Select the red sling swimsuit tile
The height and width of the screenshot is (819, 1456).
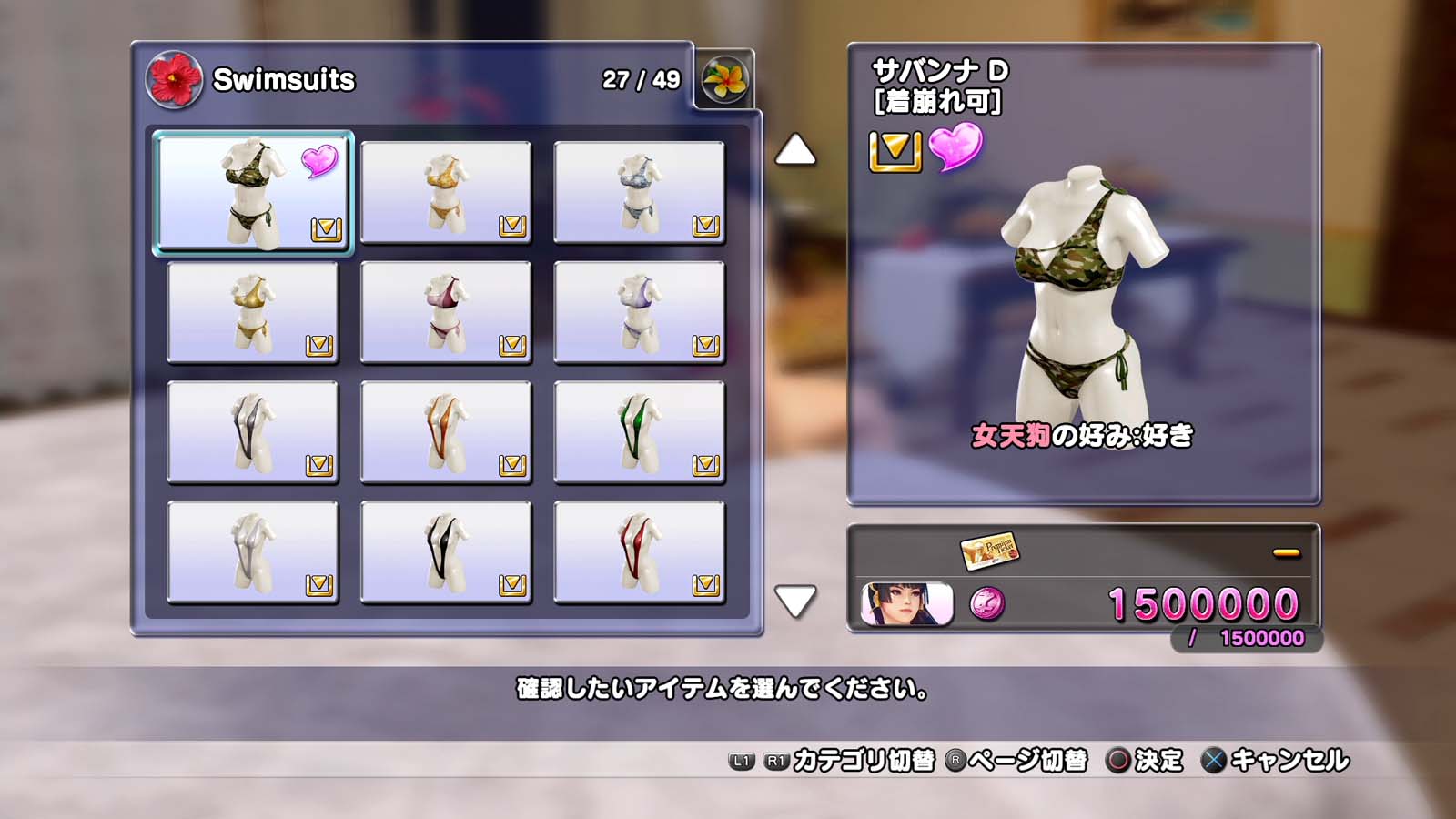639,552
